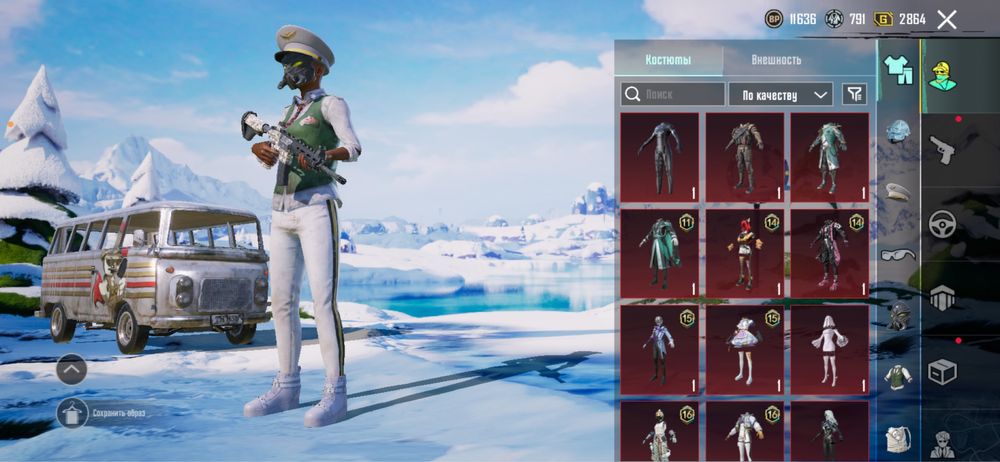The height and width of the screenshot is (462, 1000).
Task: Select the clothing outfits category icon
Action: point(898,70)
